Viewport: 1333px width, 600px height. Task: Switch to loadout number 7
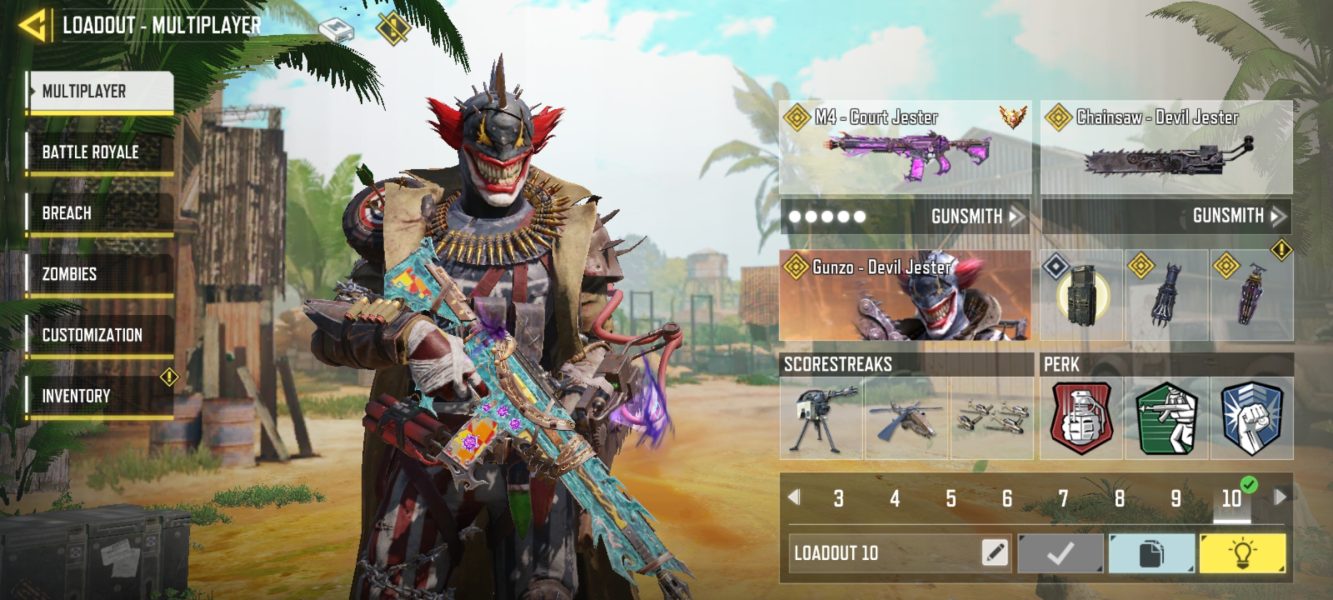pos(1063,498)
